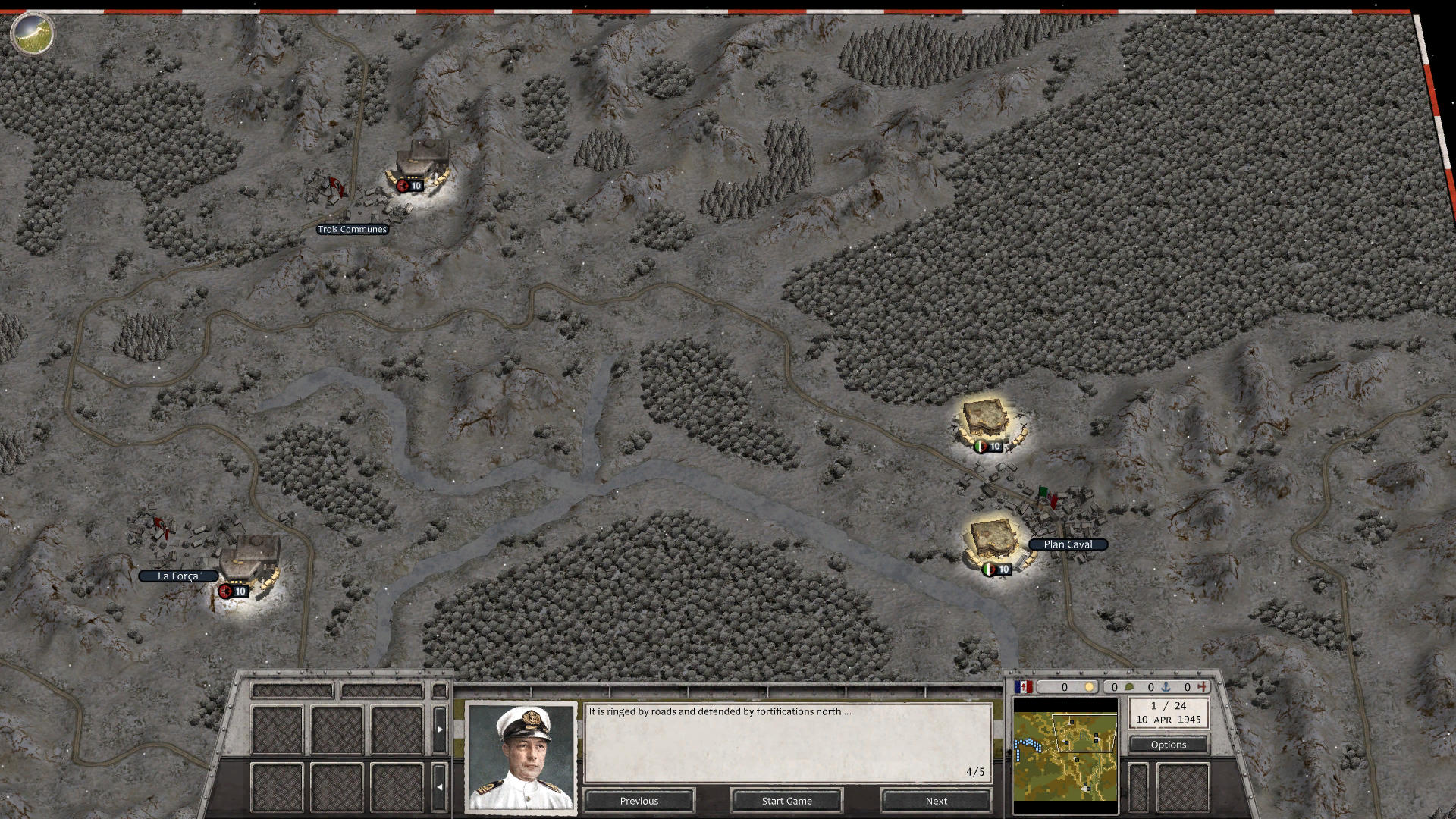Go back using the Previous button
1456x819 pixels.
pos(639,801)
